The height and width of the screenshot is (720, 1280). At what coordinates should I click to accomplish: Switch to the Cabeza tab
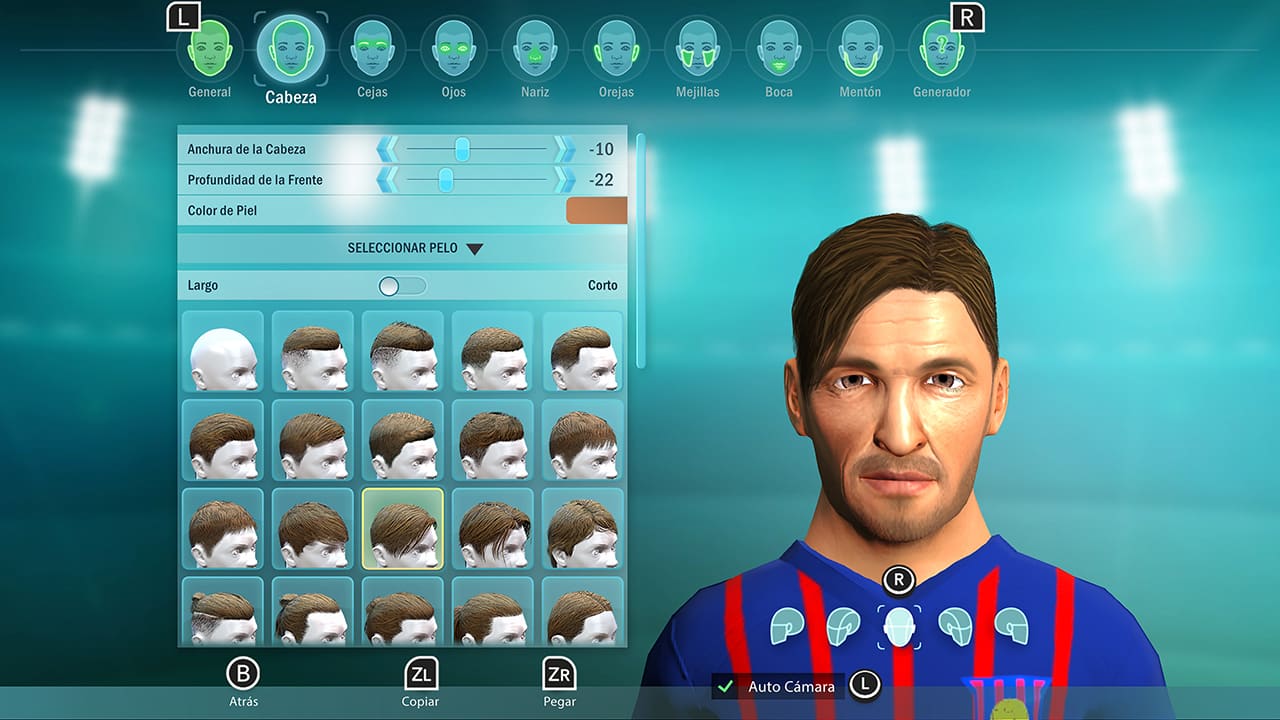click(290, 47)
